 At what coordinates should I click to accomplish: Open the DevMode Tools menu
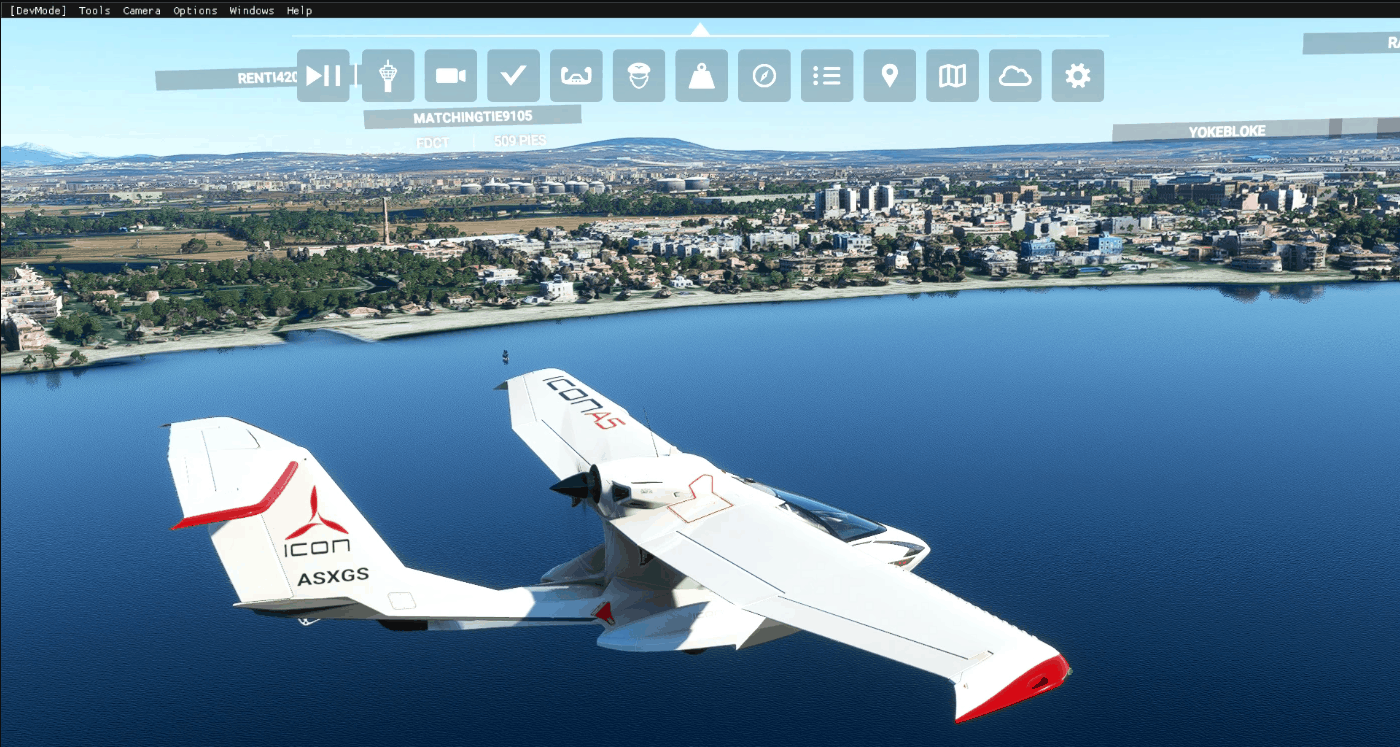pyautogui.click(x=95, y=11)
